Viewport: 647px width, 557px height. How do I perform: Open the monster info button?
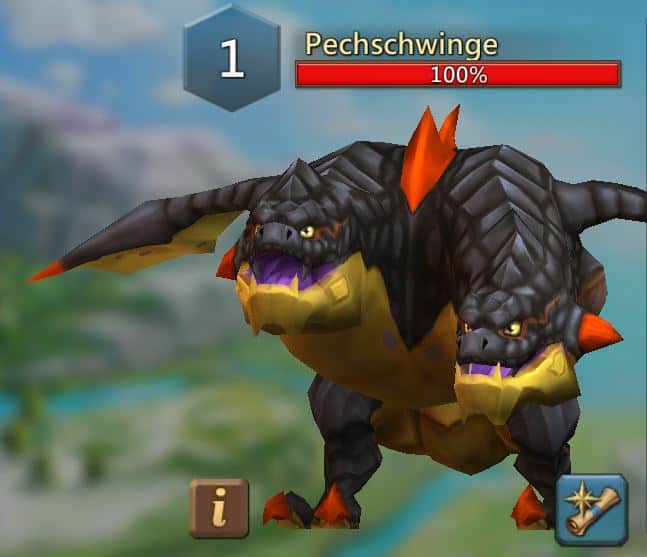pyautogui.click(x=219, y=508)
